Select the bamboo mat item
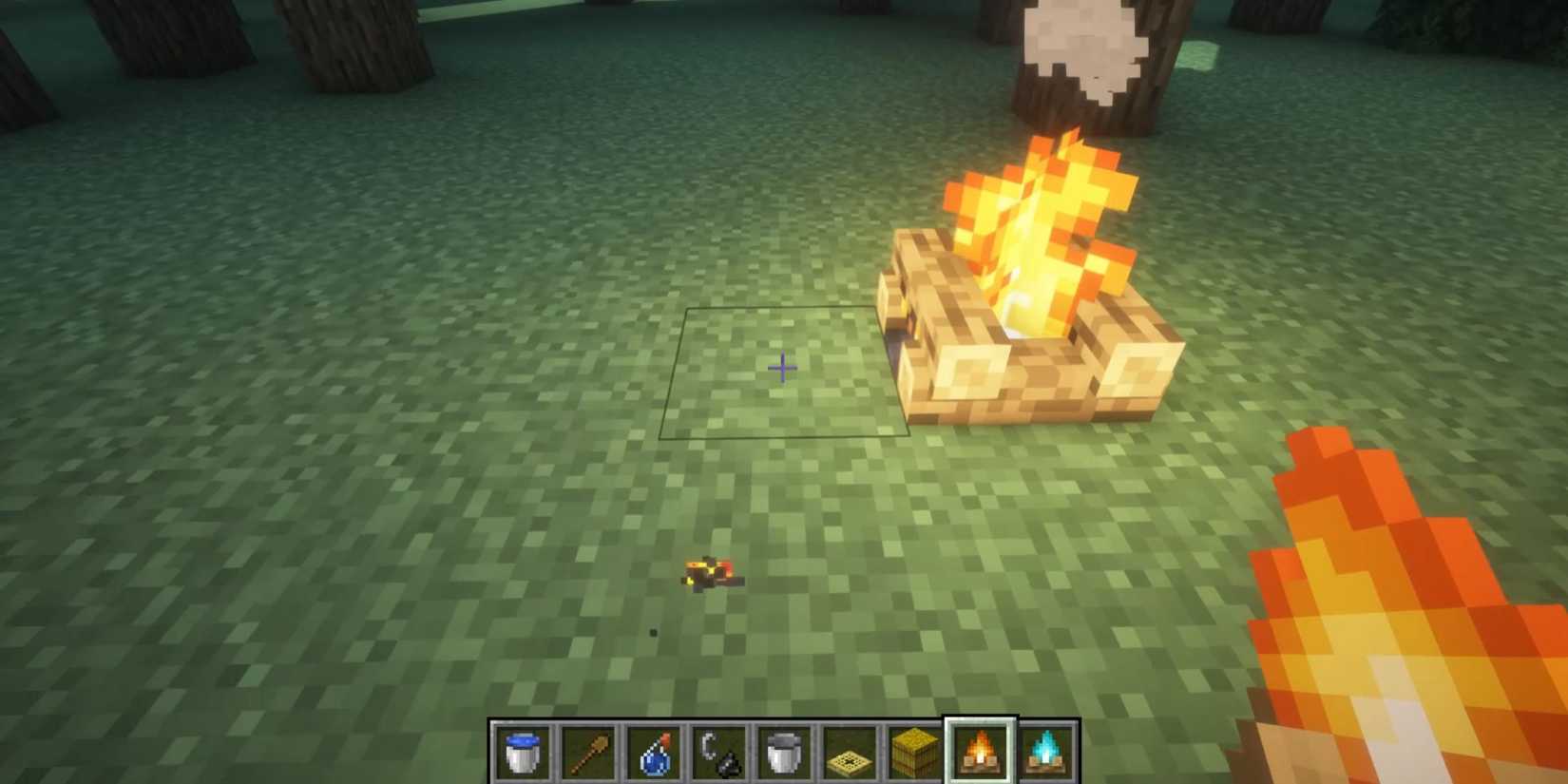Viewport: 1568px width, 784px height. pyautogui.click(x=849, y=751)
